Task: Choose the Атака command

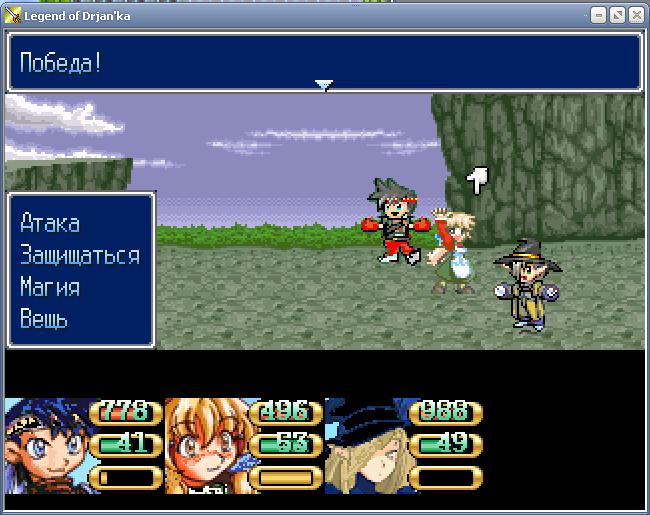Action: click(x=50, y=223)
